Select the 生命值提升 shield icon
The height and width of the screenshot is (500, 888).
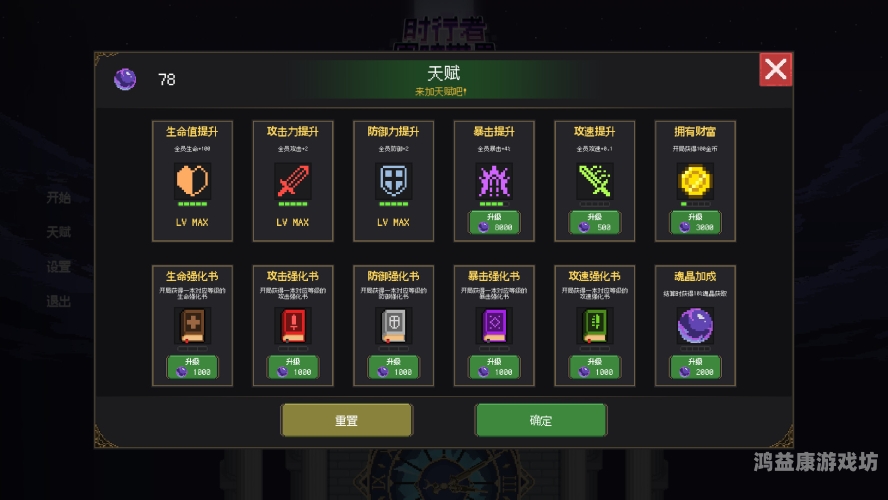point(192,181)
